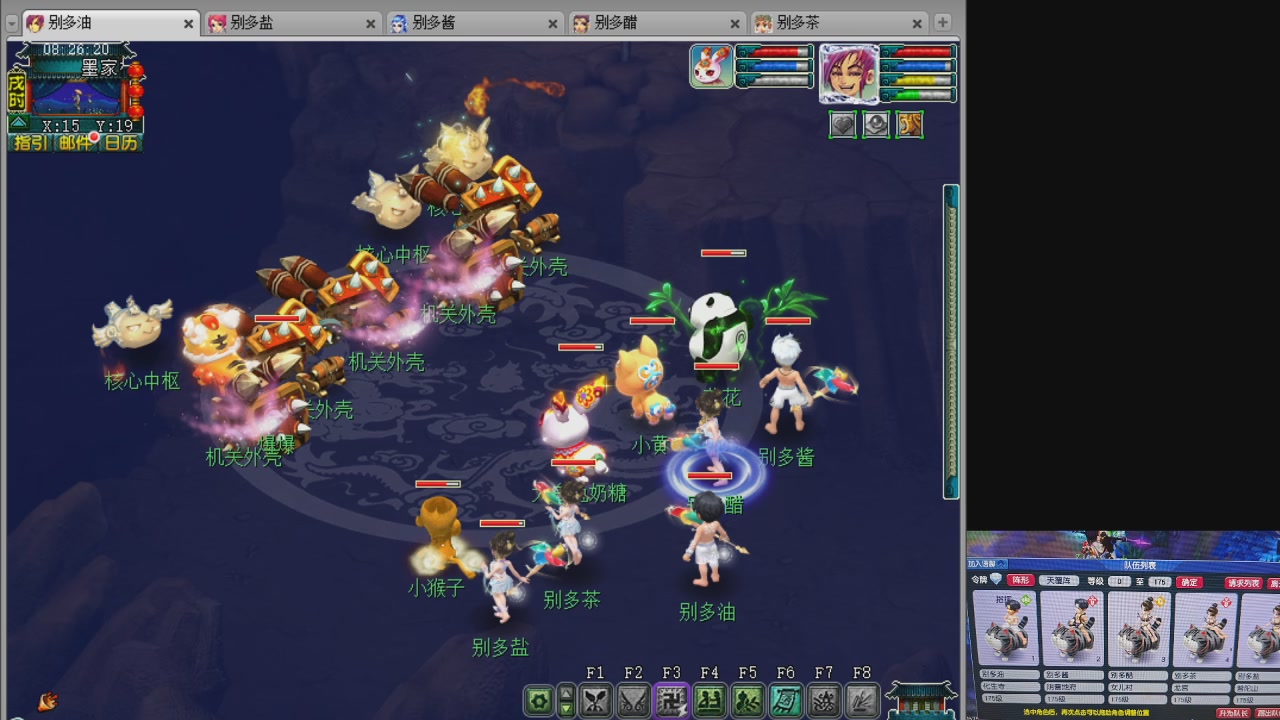Click the rabbit pet portrait at top right
Image resolution: width=1280 pixels, height=720 pixels.
click(x=711, y=64)
